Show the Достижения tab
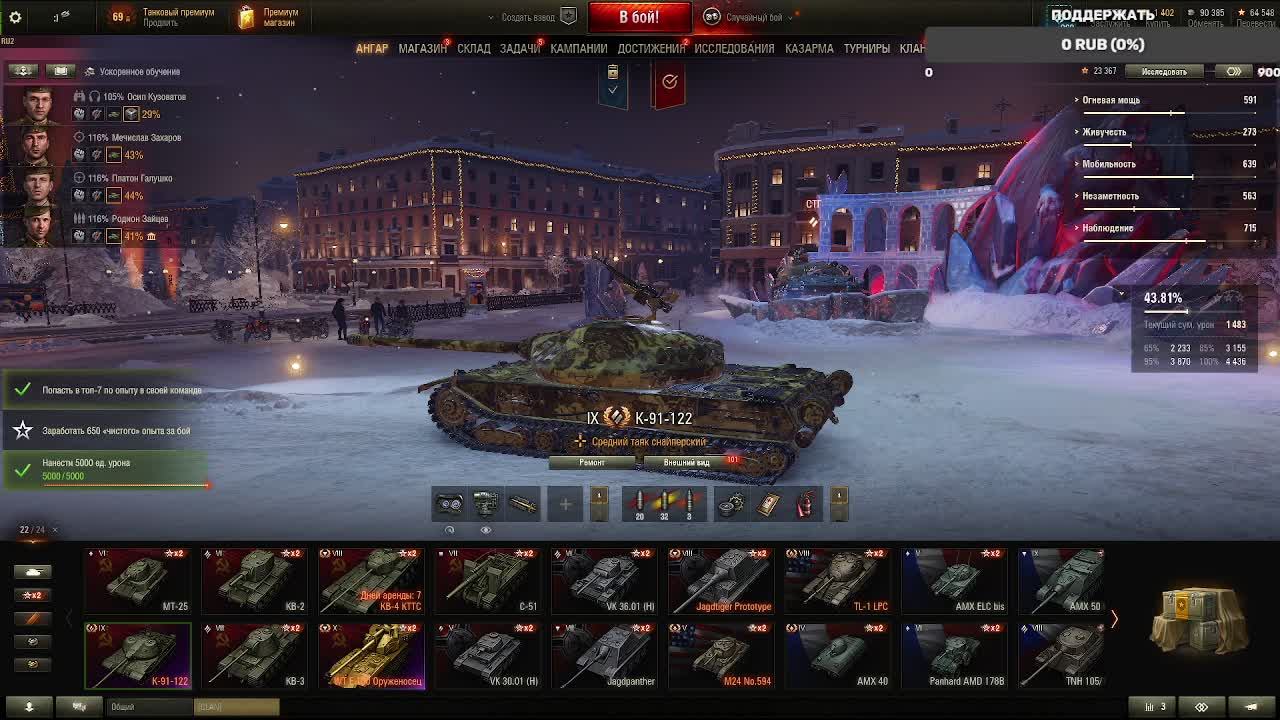This screenshot has height=720, width=1280. 651,48
